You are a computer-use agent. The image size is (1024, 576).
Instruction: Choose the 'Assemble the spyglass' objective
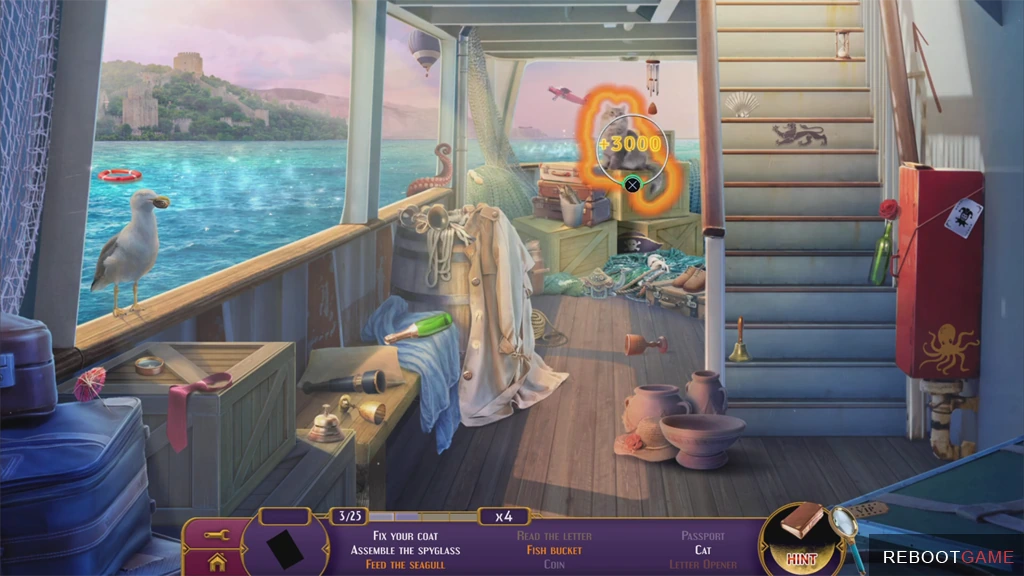[394, 550]
